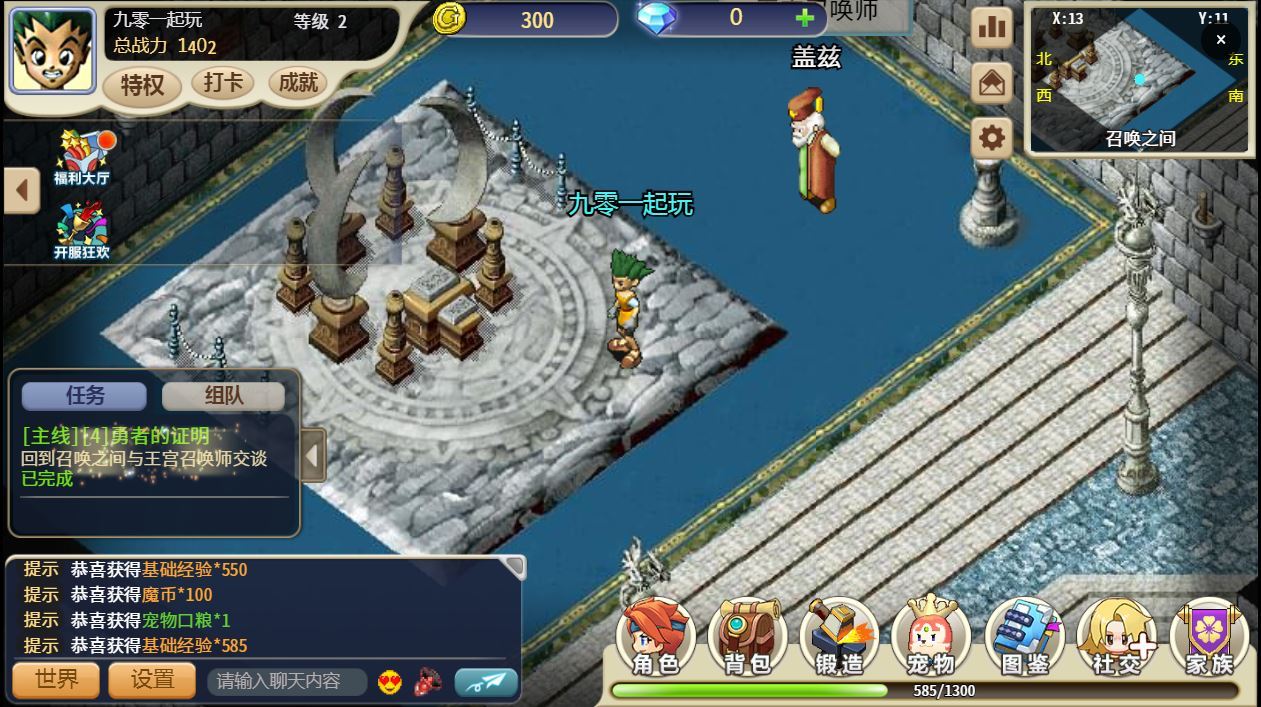Add diamonds with the green plus button
This screenshot has width=1261, height=707.
(804, 18)
